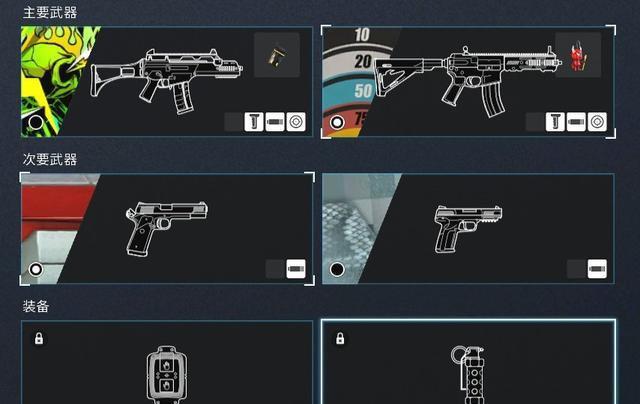Open the gold charm slot on green-skin rifle
Viewport: 640px width, 404px height.
coord(276,56)
